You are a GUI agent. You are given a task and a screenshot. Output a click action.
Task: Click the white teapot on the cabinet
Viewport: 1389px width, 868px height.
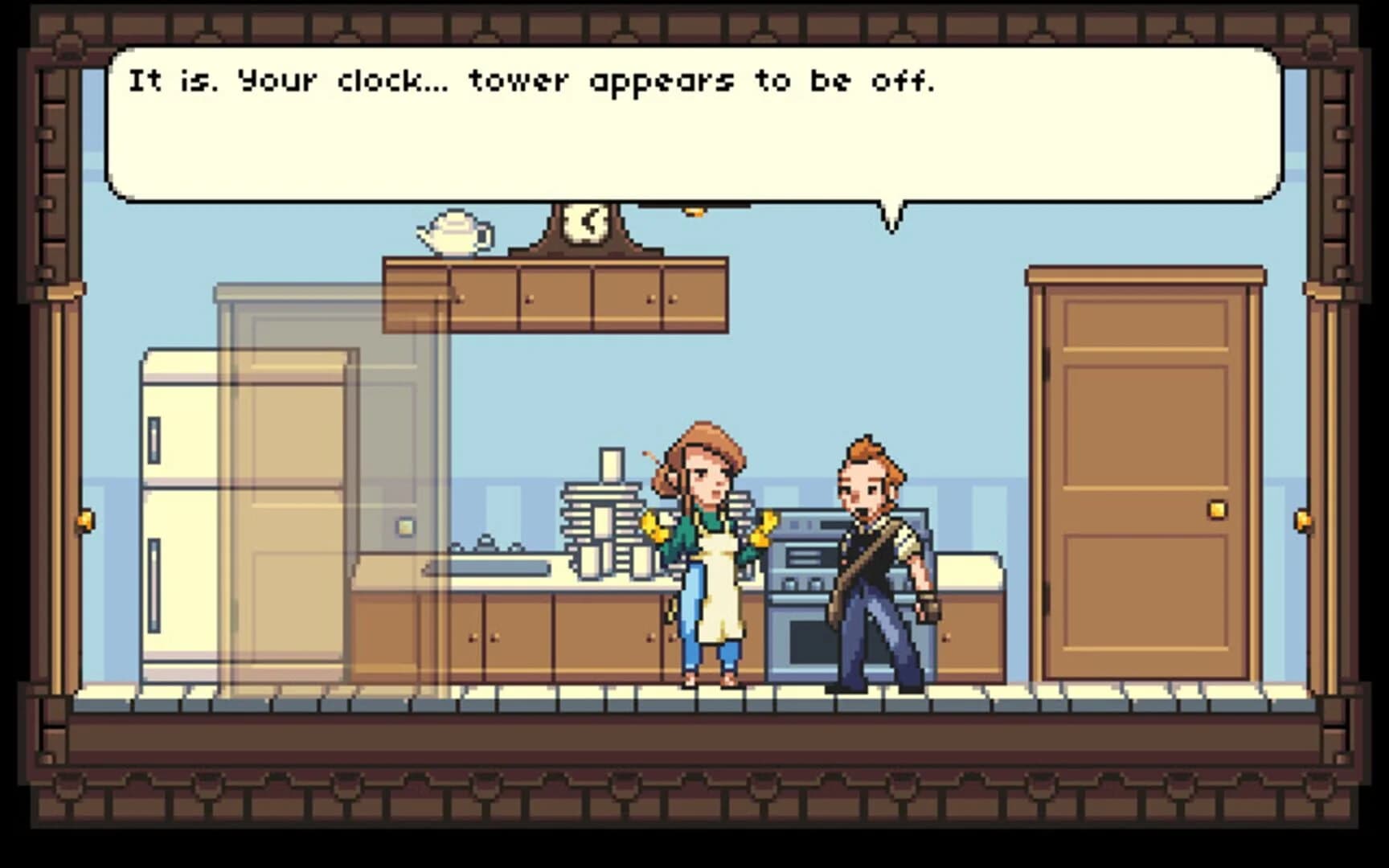coord(453,233)
